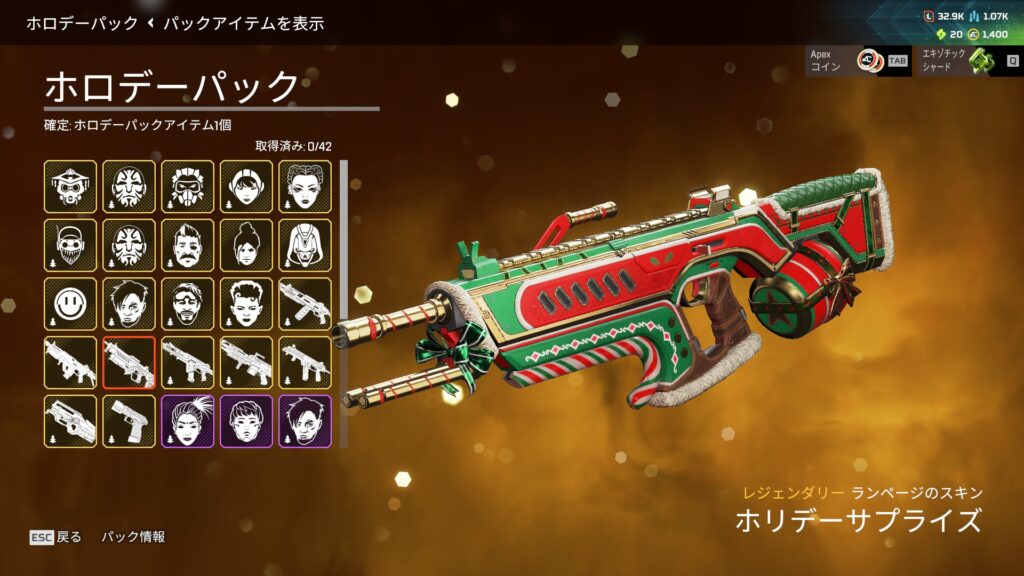Select the pistol weapon skin tile
The width and height of the screenshot is (1024, 576).
[x=129, y=421]
